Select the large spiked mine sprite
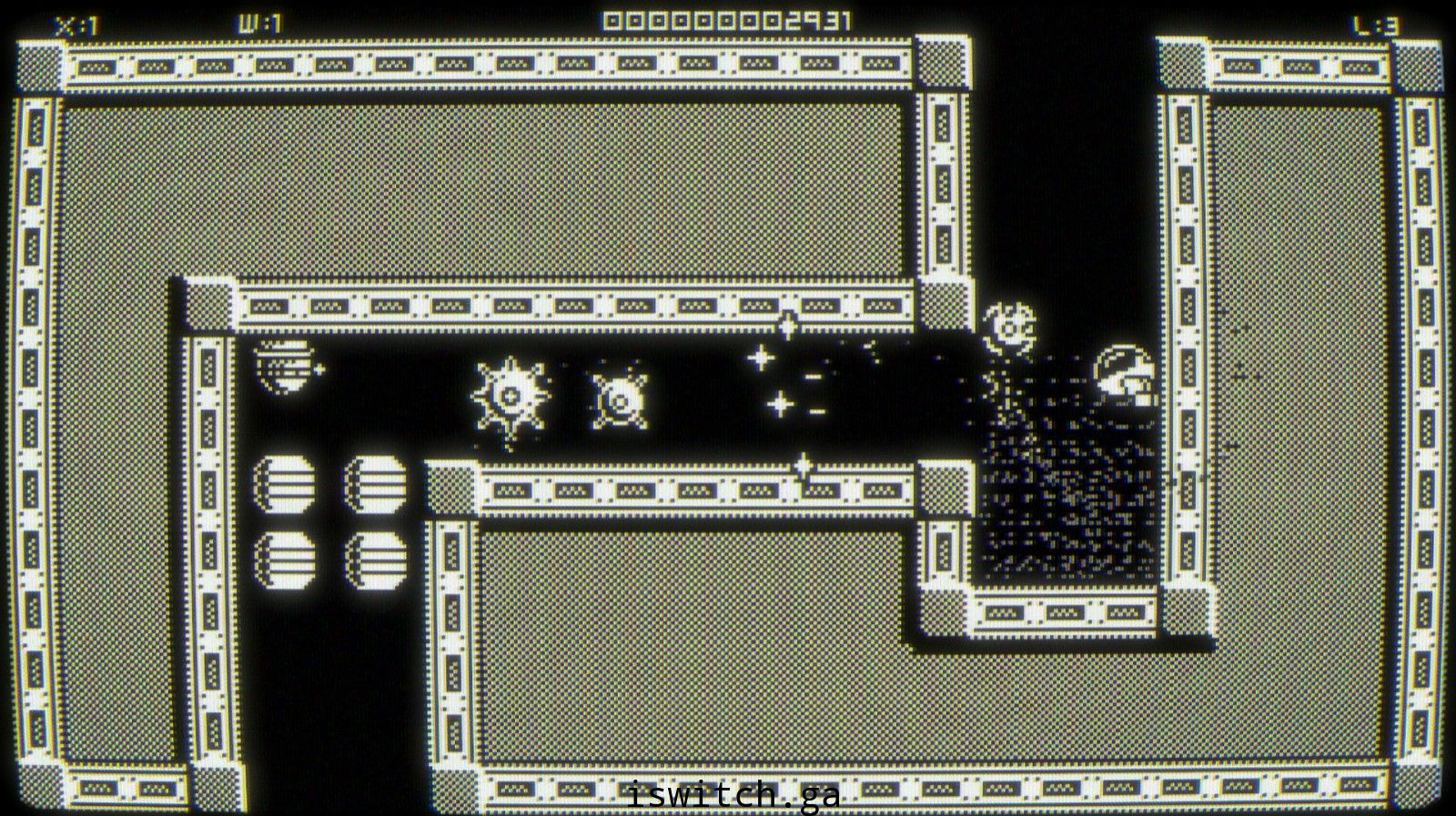Image resolution: width=1456 pixels, height=816 pixels. 511,395
